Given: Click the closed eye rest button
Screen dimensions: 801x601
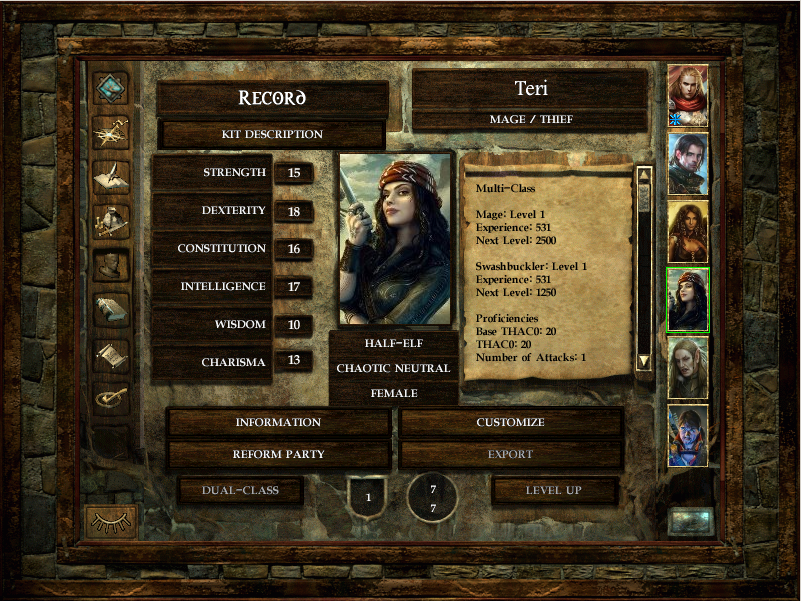Looking at the screenshot, I should [111, 521].
